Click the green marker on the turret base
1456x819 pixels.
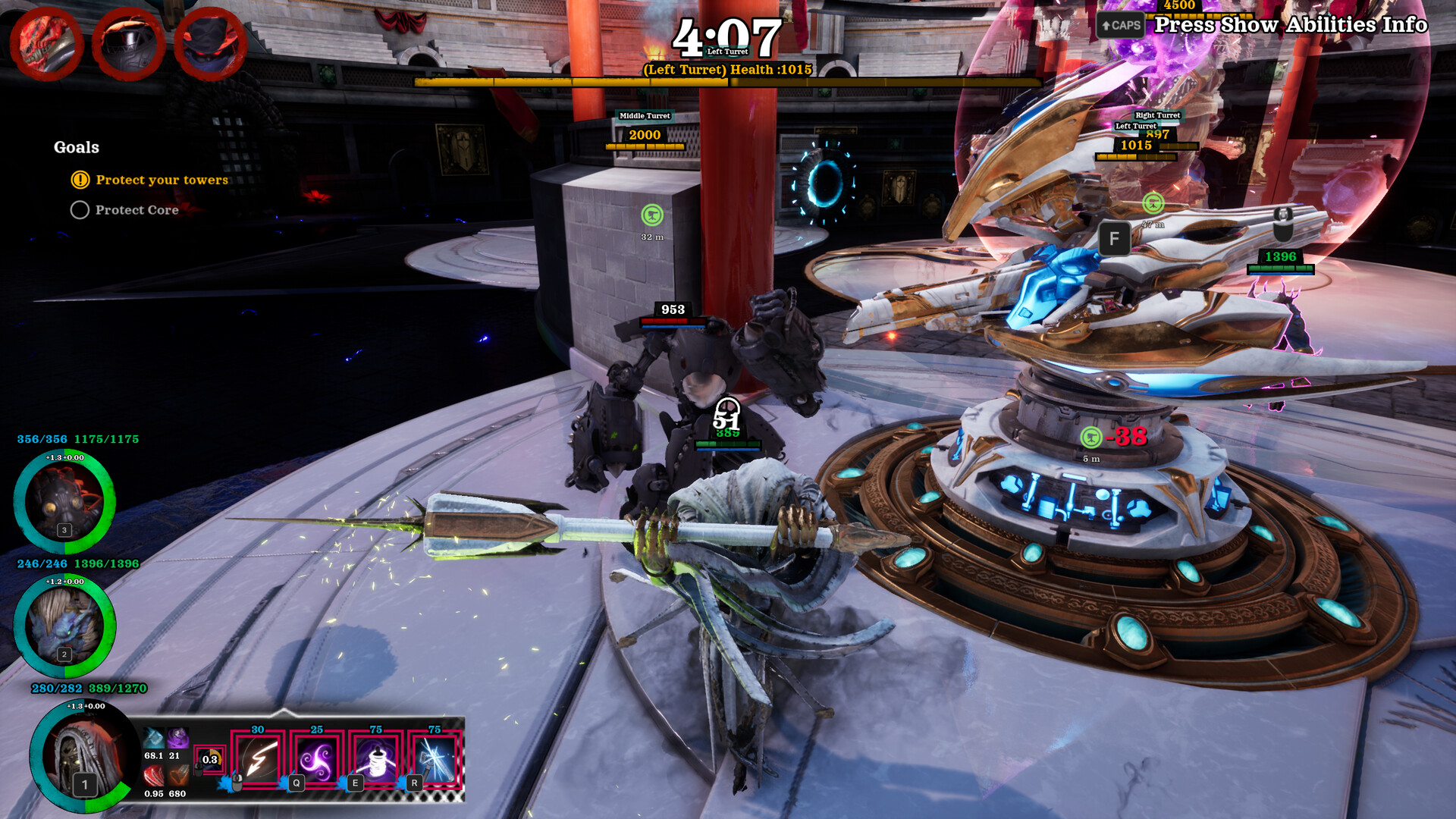click(1091, 437)
